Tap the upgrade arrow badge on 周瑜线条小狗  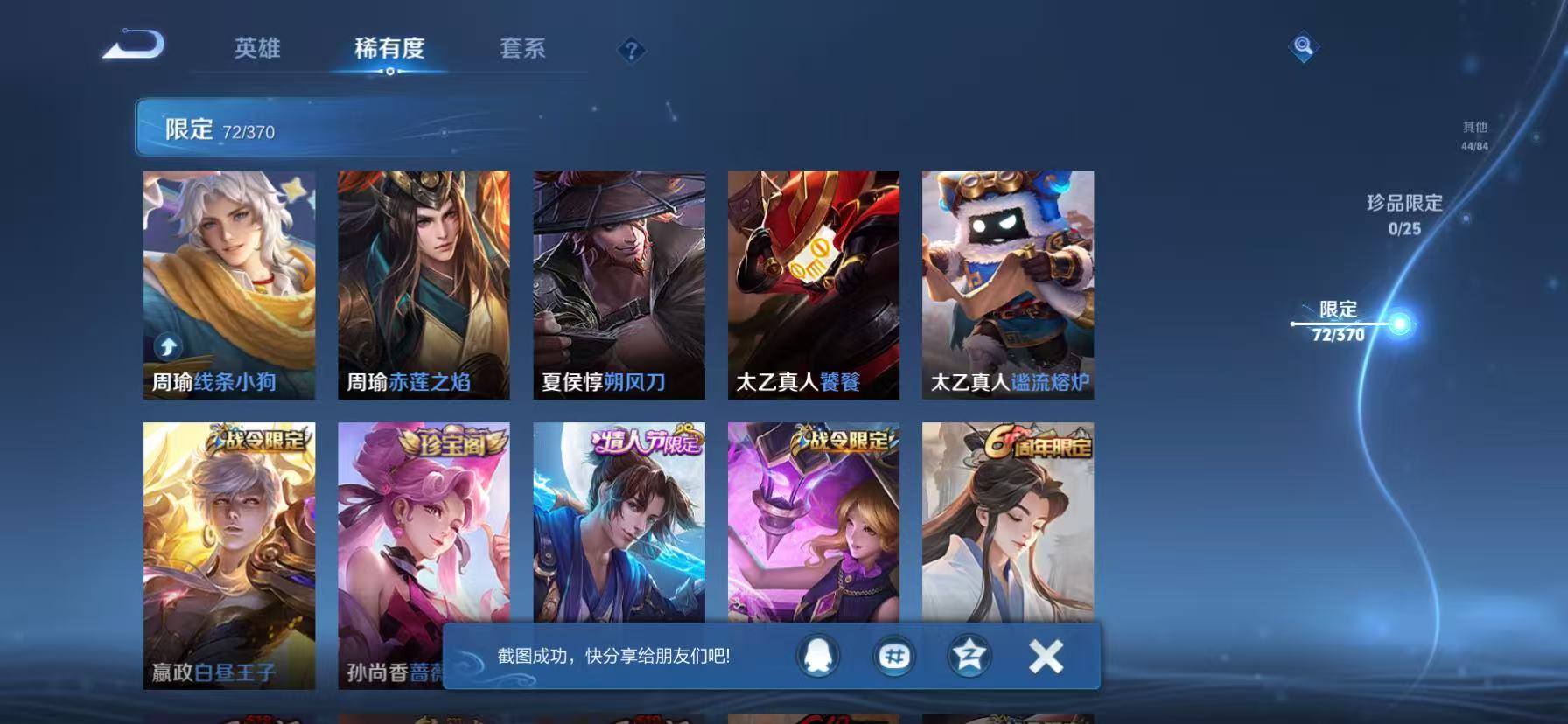(166, 345)
